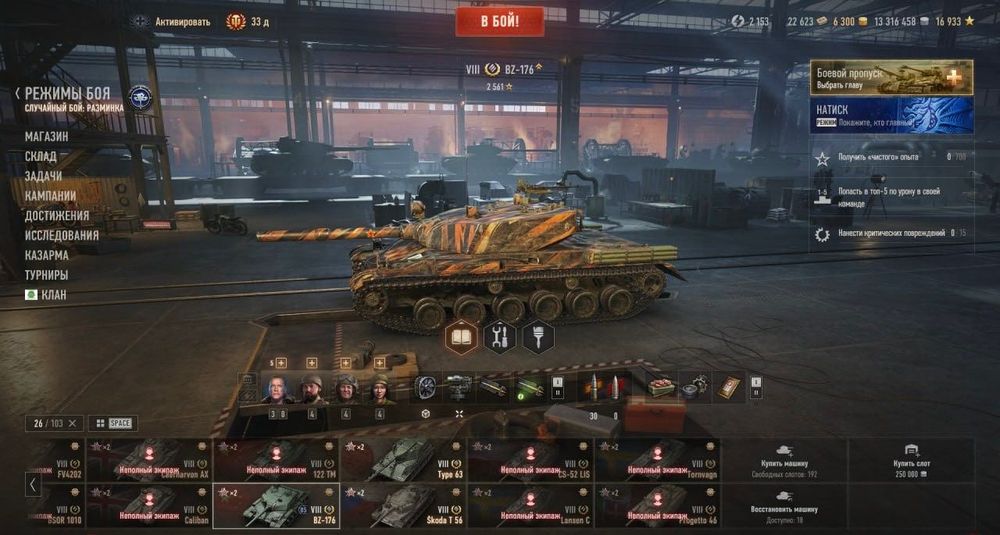Screen dimensions: 1000x535
Task: View the ДОСТИЖЕНИЯ achievements menu
Action: pos(57,215)
